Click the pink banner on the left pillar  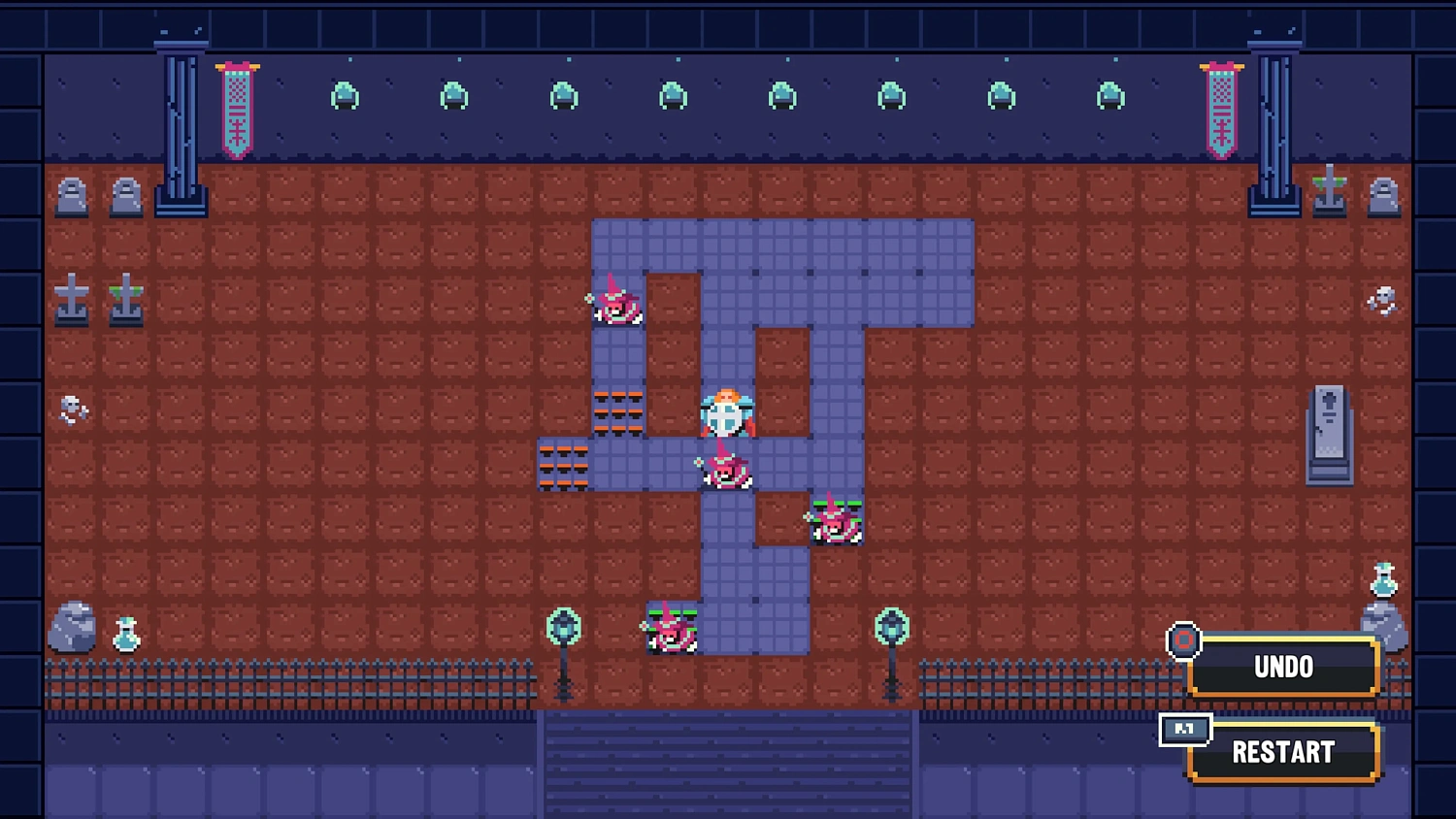[236, 107]
